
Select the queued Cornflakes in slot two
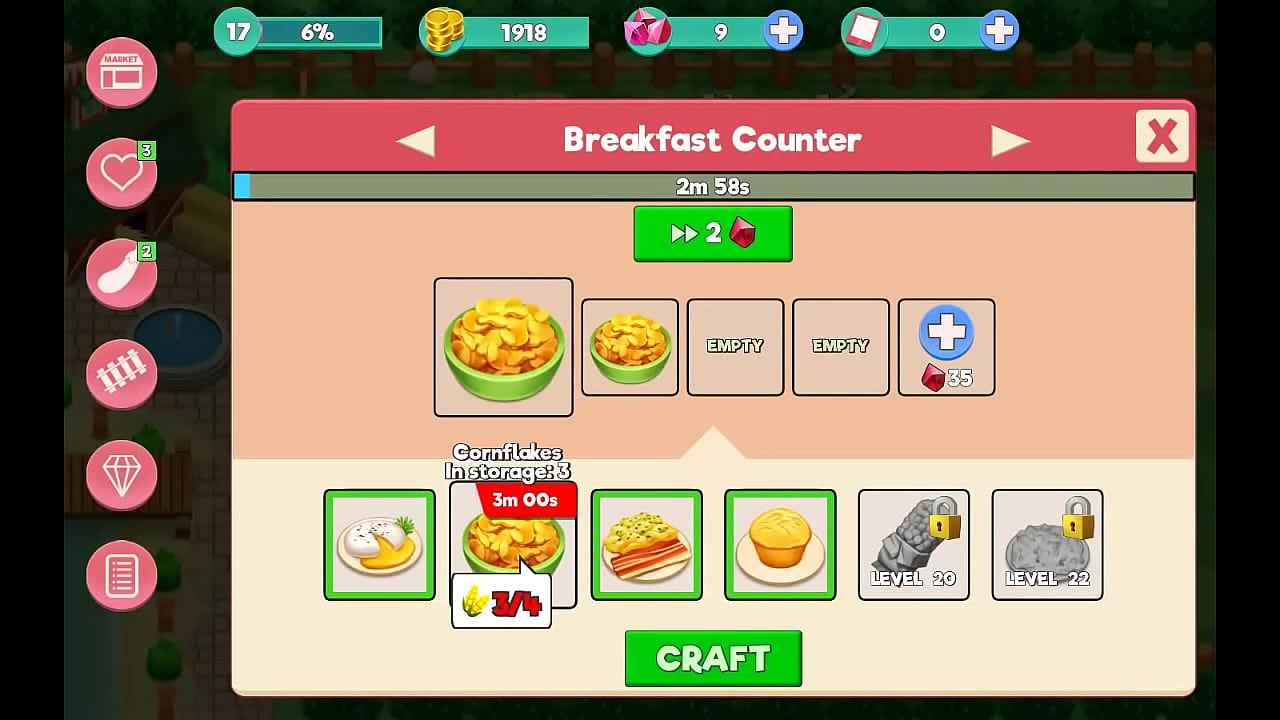point(629,347)
